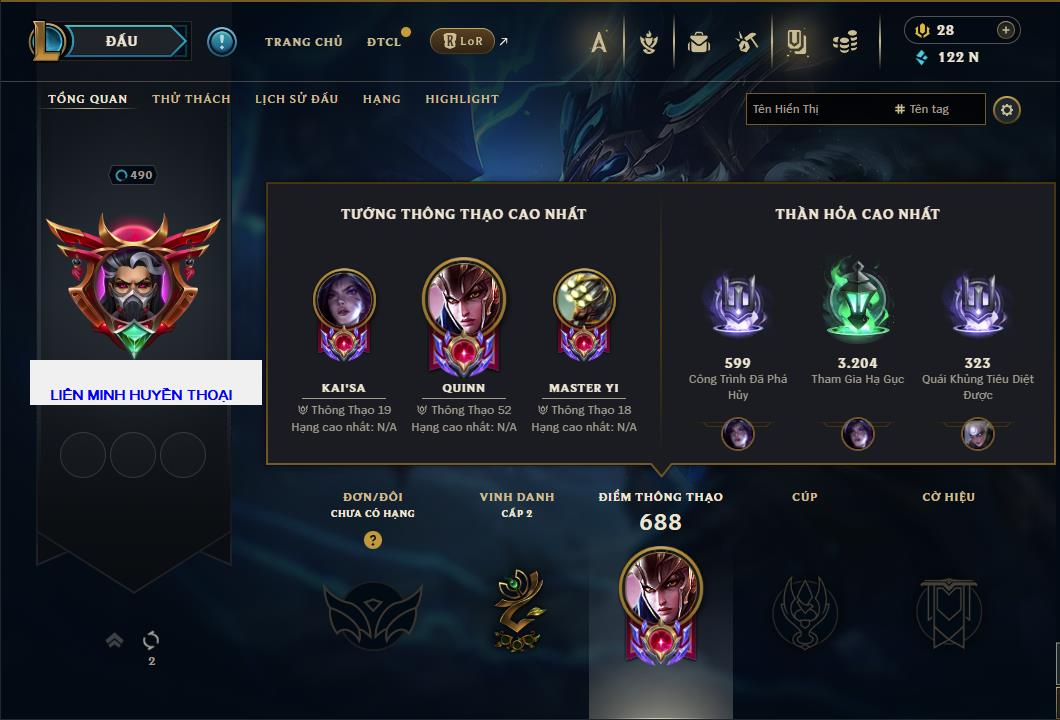Go to the ĐTCL mode

(x=384, y=42)
